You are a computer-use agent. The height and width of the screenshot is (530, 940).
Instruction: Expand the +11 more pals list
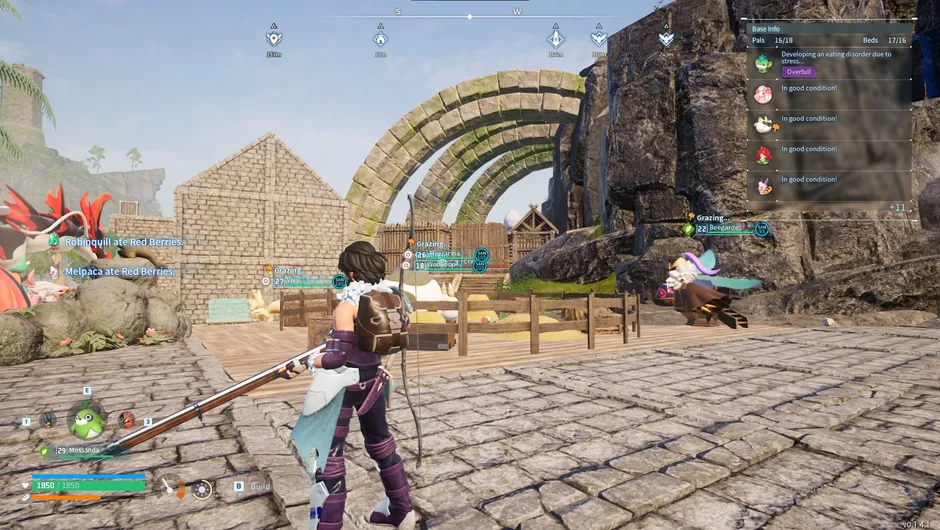(x=896, y=207)
